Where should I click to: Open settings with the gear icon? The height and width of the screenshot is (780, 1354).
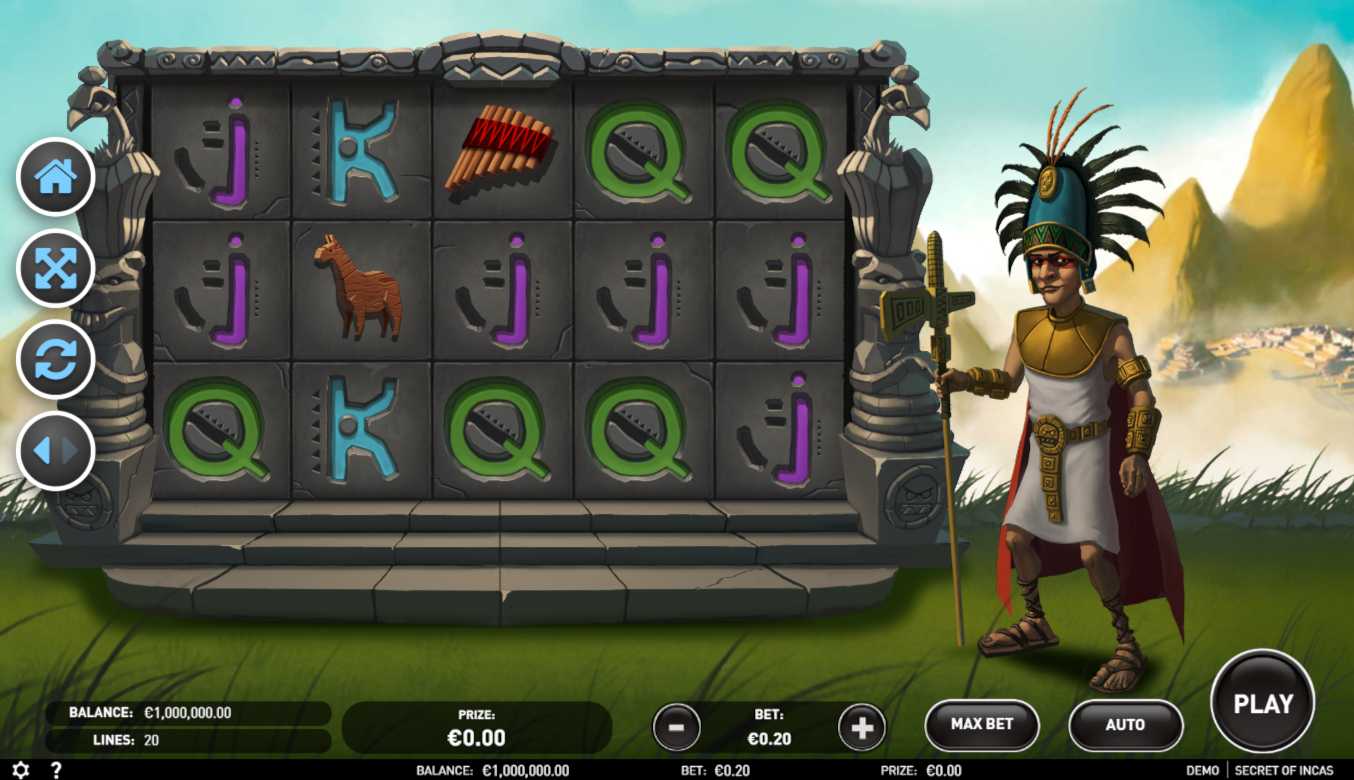click(x=21, y=770)
